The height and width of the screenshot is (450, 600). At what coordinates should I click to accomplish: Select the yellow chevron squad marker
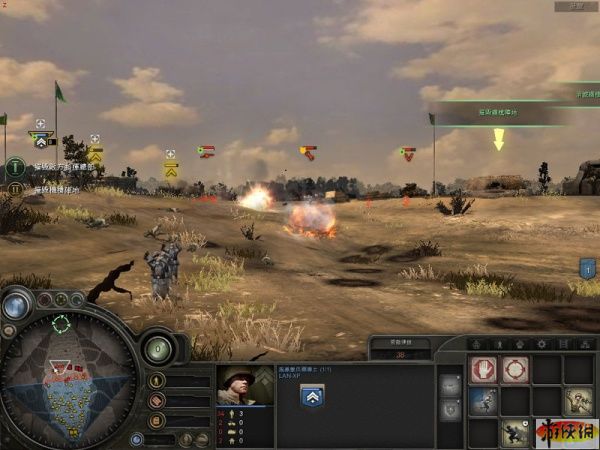pos(171,169)
